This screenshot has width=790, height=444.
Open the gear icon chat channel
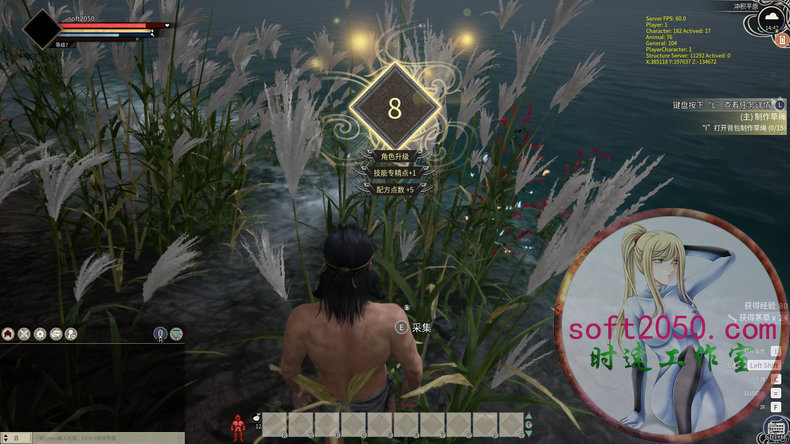pyautogui.click(x=39, y=333)
